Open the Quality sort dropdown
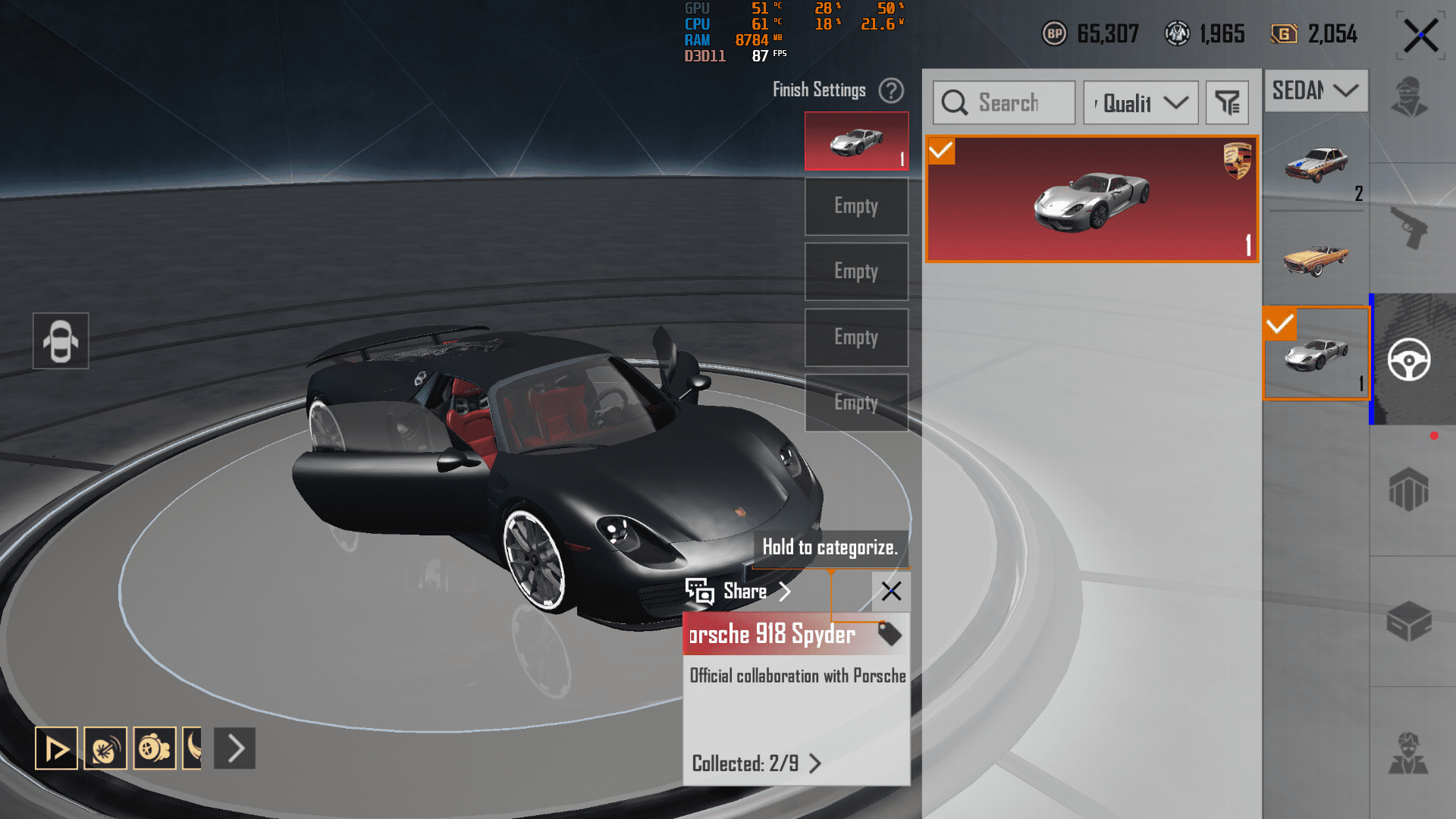Viewport: 1456px width, 819px height. tap(1141, 102)
